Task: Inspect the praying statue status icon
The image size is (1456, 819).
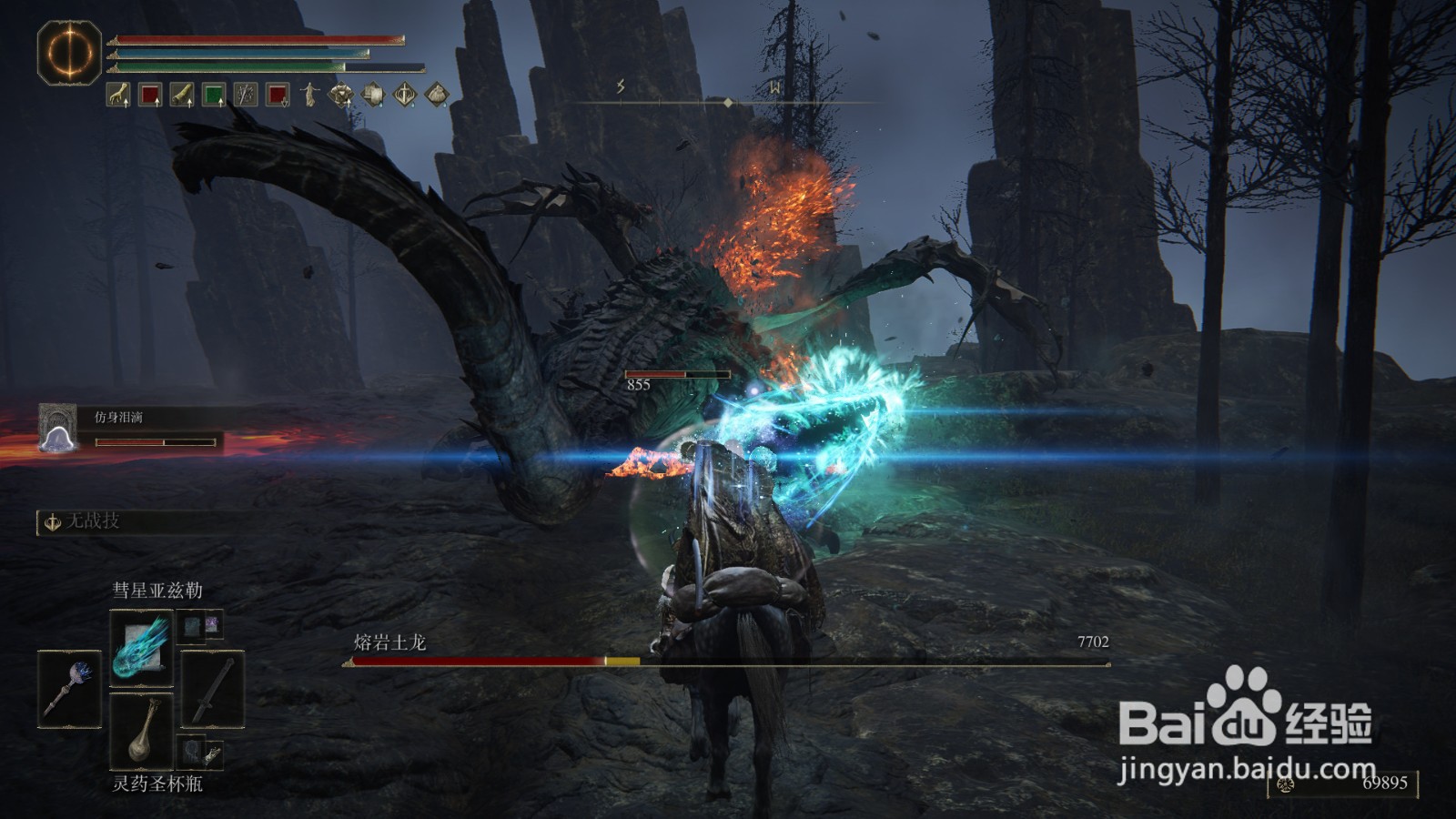Action: (x=310, y=94)
